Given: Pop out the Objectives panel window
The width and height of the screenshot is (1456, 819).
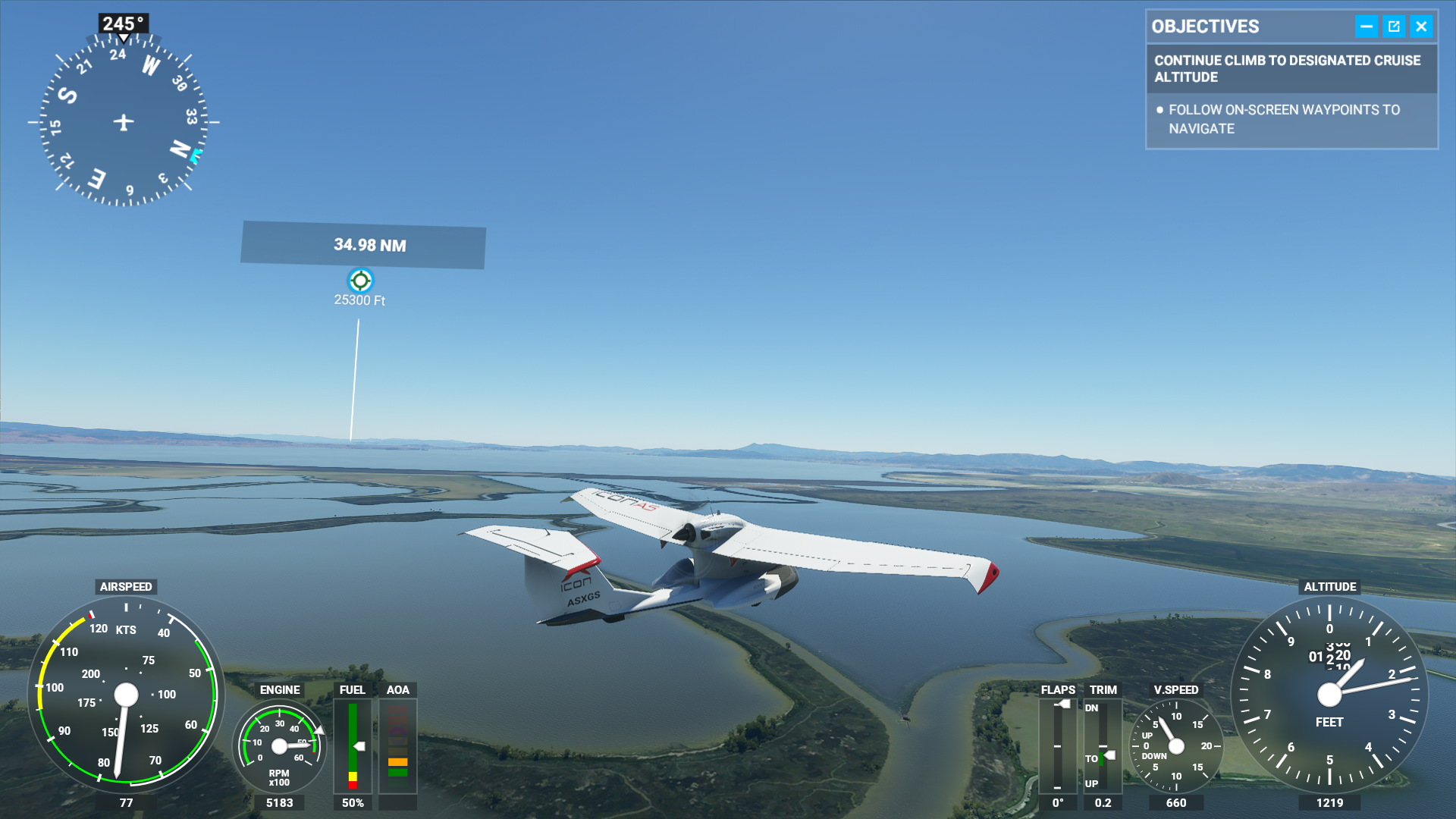Looking at the screenshot, I should tap(1394, 27).
